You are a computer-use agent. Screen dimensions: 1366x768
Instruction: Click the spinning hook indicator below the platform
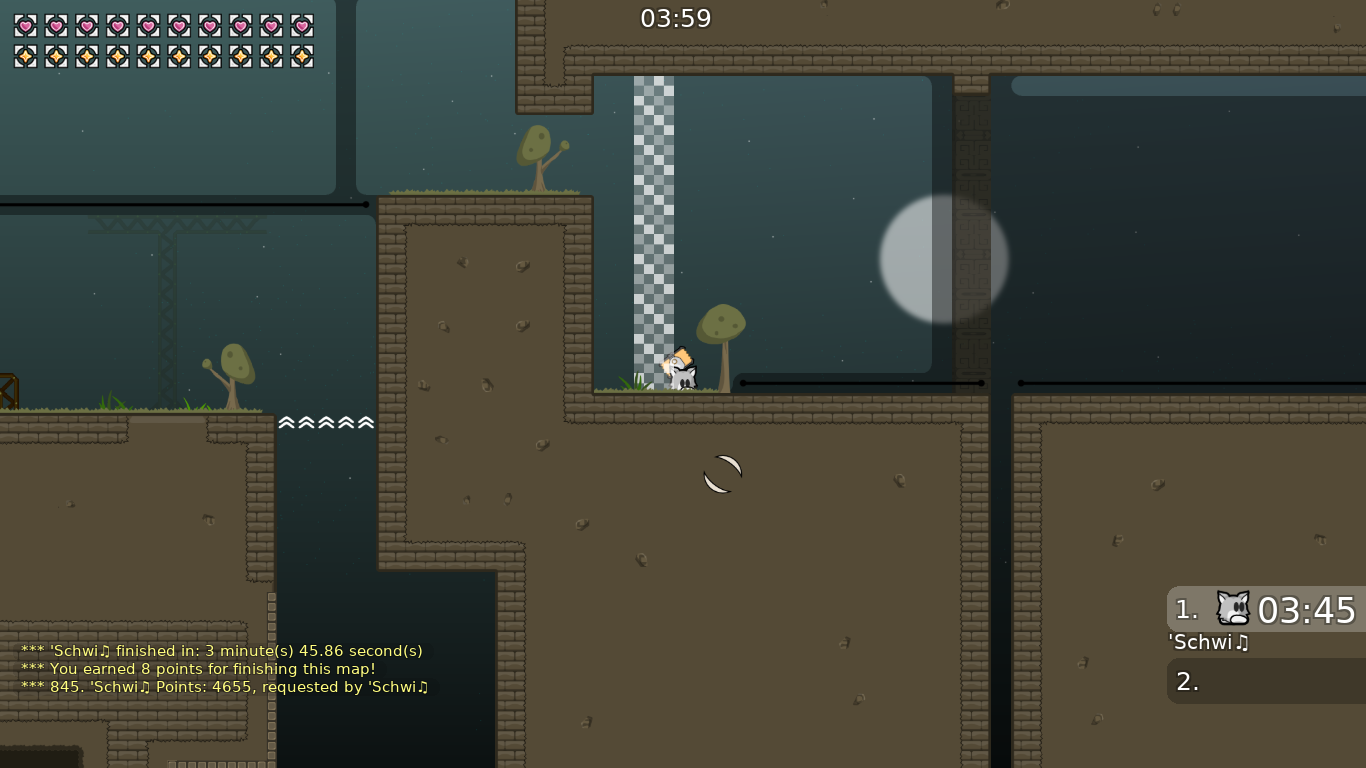tap(722, 474)
